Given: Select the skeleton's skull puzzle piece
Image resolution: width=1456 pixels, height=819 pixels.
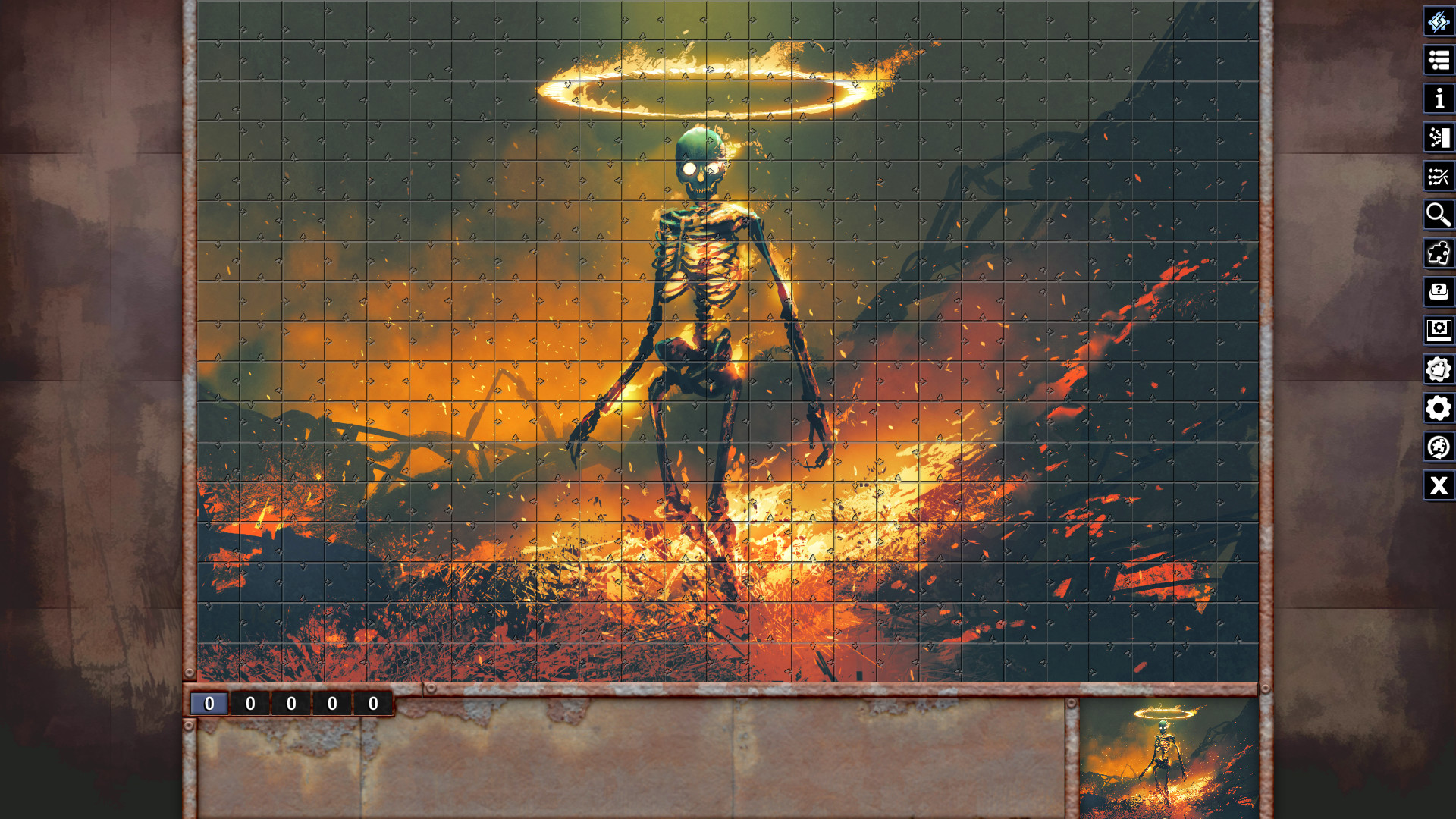Looking at the screenshot, I should tap(699, 159).
